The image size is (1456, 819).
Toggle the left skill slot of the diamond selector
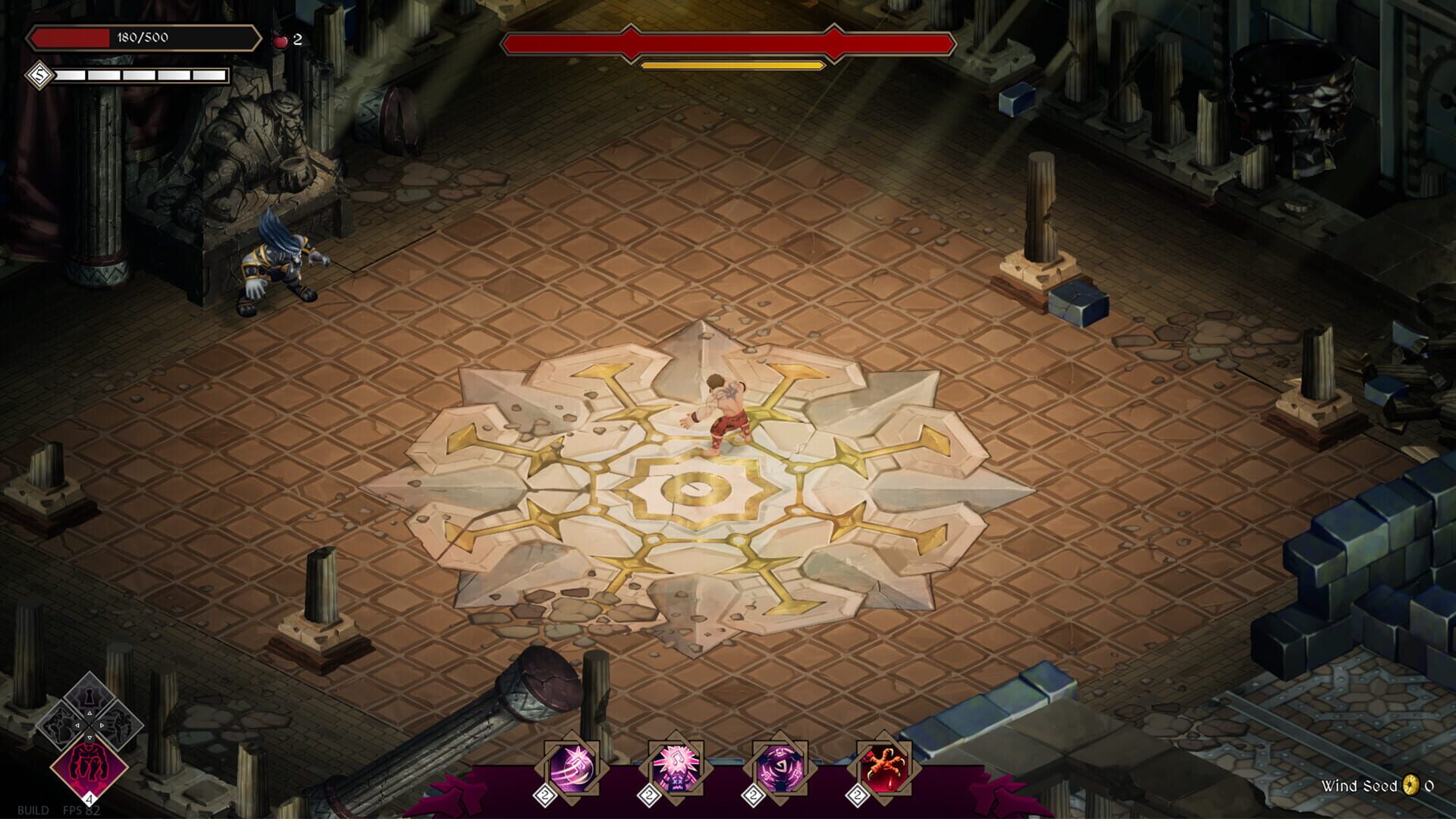click(x=61, y=725)
